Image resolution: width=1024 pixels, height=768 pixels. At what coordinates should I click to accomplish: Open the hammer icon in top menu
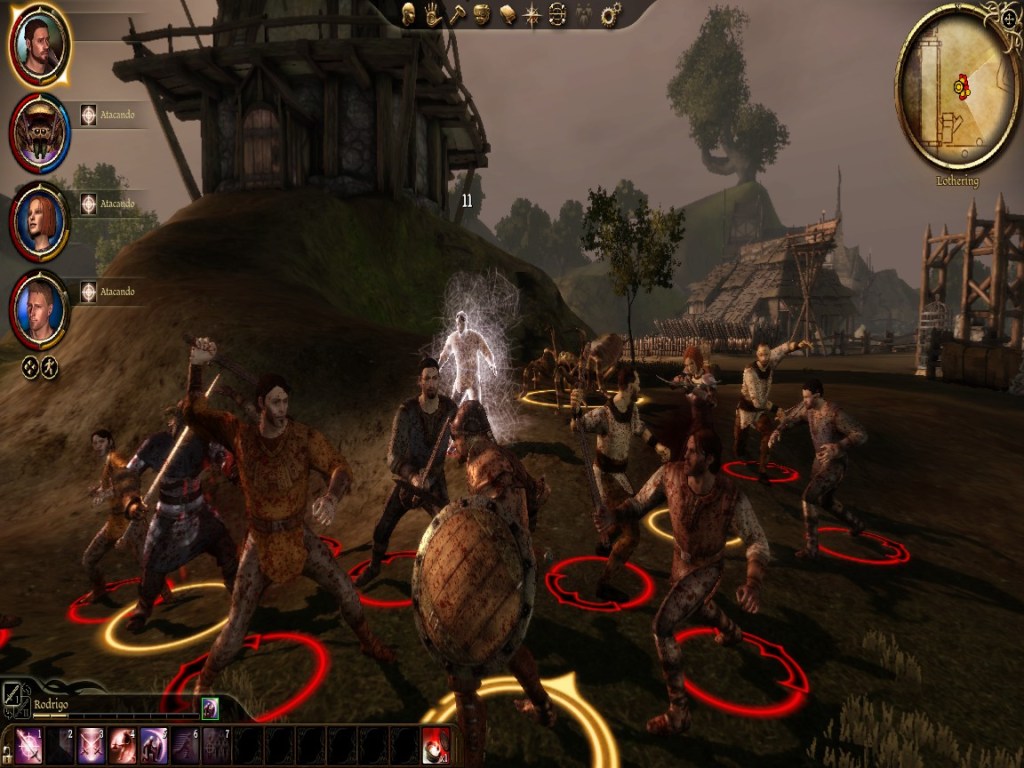(457, 14)
